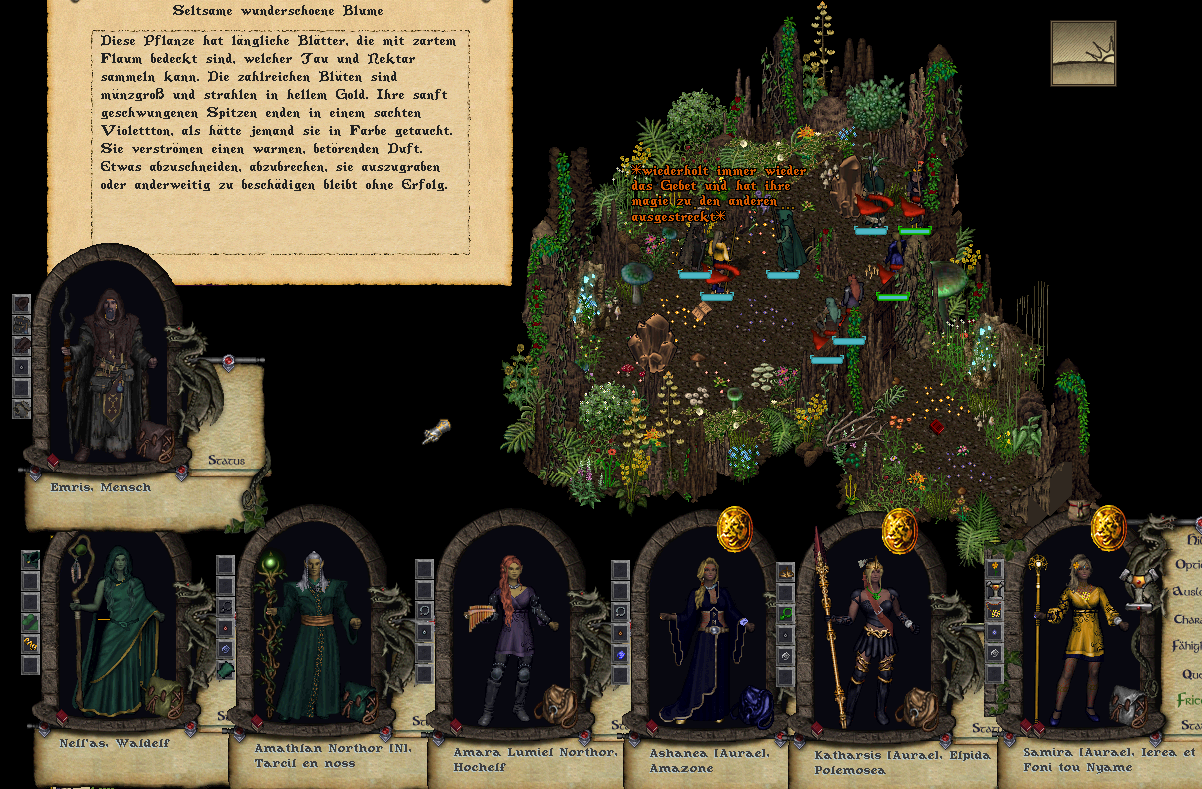Viewport: 1202px width, 789px height.
Task: Click the gold medallion above Ashanea's paperdoll
Action: coord(735,527)
